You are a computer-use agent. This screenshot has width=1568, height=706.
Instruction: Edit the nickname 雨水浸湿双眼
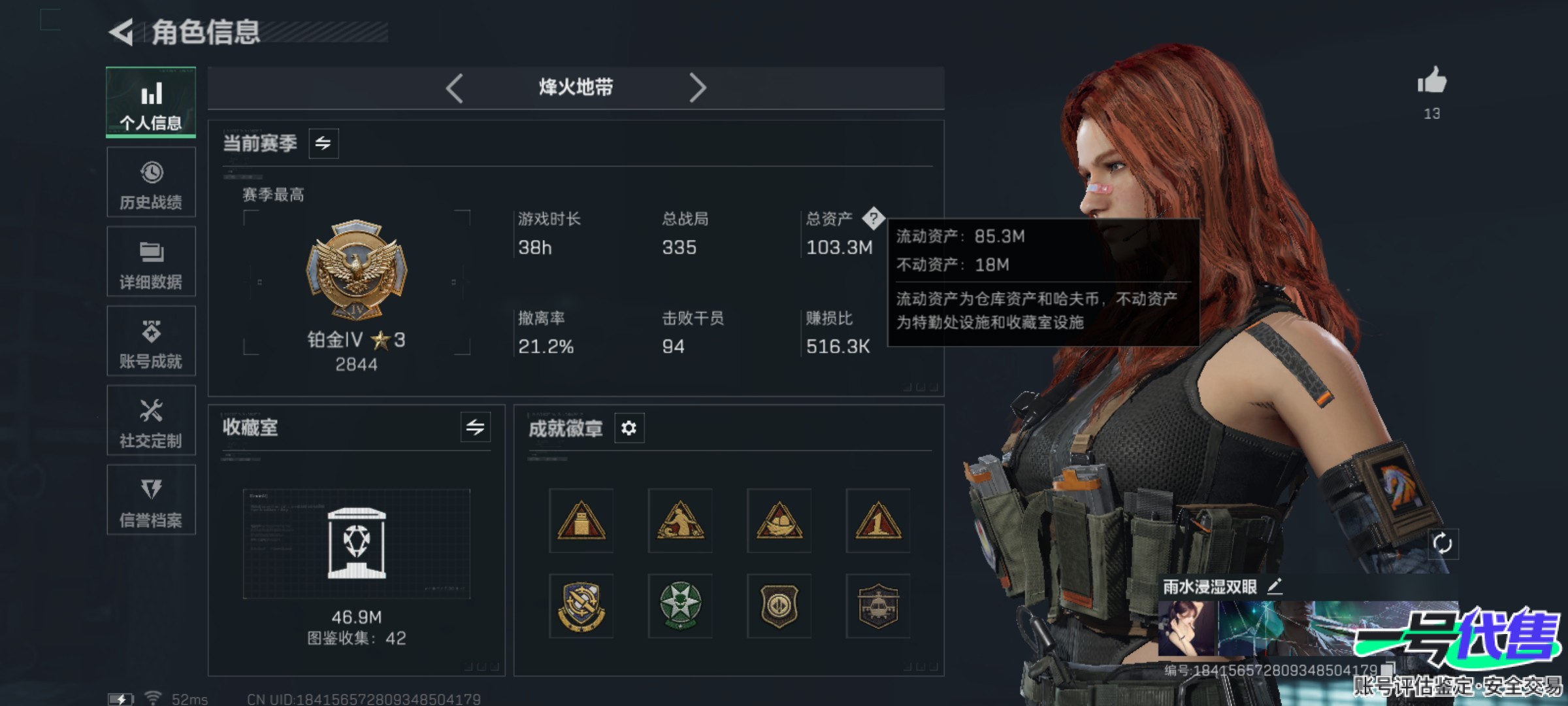pyautogui.click(x=1275, y=586)
